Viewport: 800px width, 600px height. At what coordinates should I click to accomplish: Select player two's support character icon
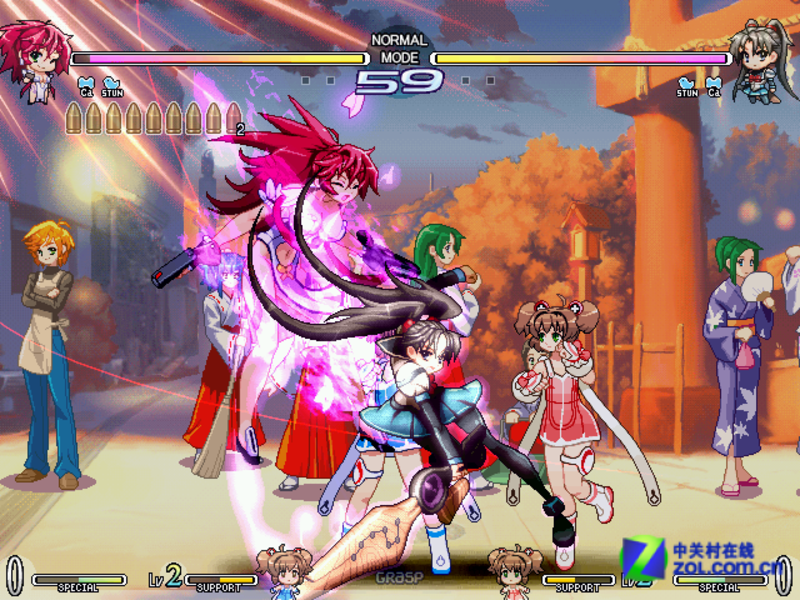coord(514,571)
